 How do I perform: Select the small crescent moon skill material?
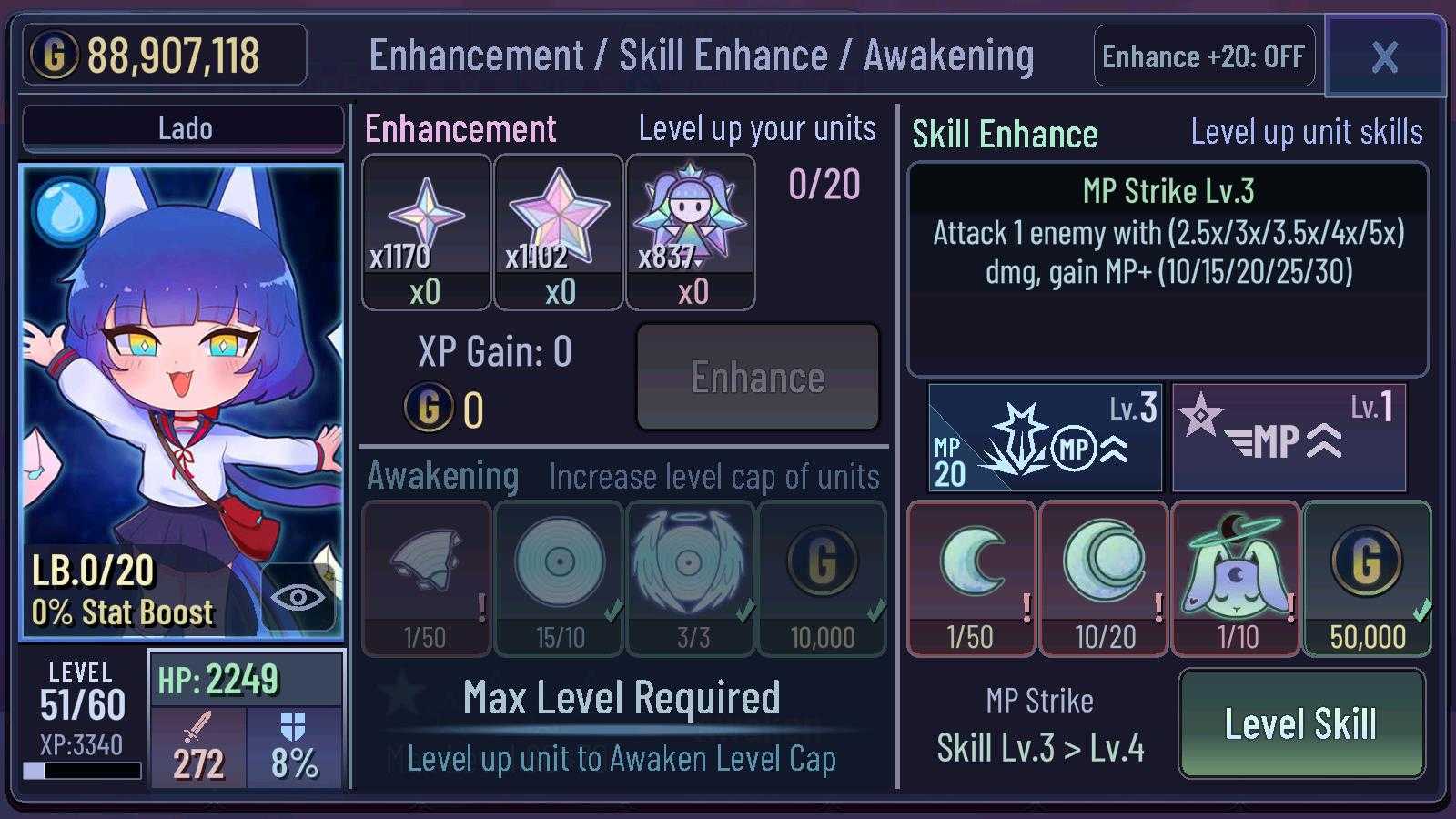coord(971,577)
